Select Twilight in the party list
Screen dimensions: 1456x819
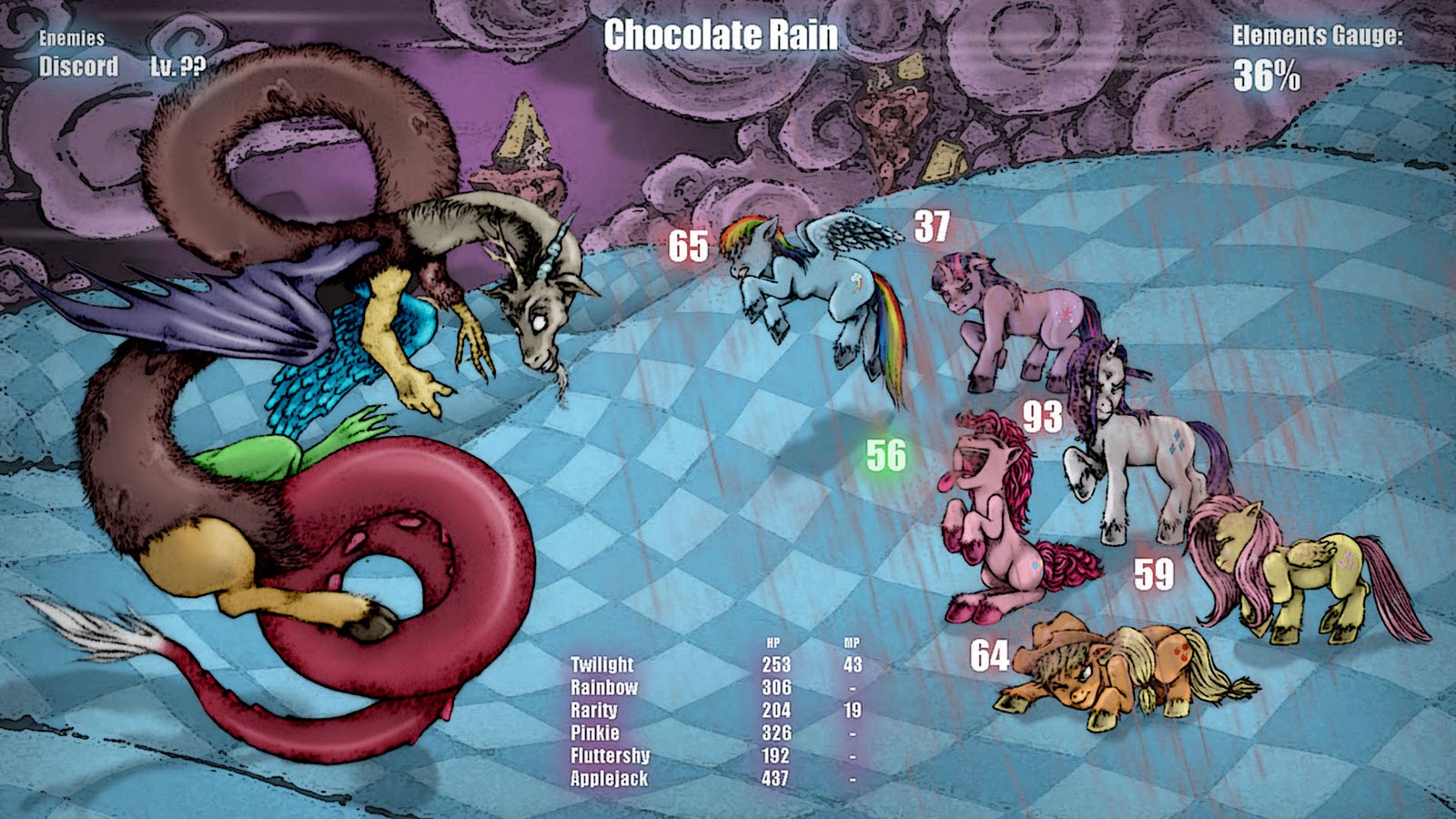602,665
